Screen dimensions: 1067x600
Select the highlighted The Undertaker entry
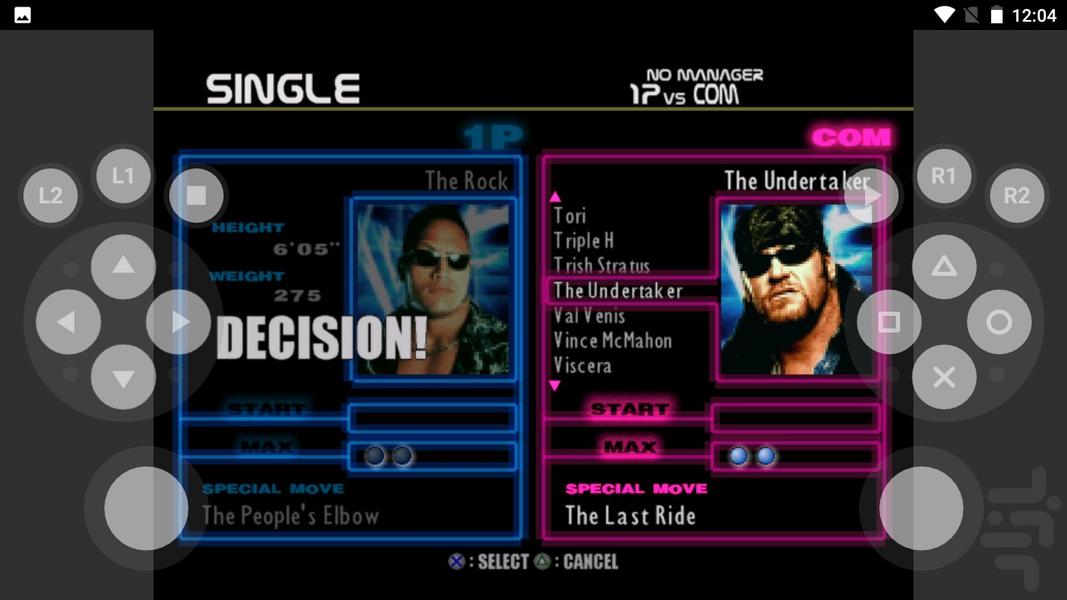[618, 291]
